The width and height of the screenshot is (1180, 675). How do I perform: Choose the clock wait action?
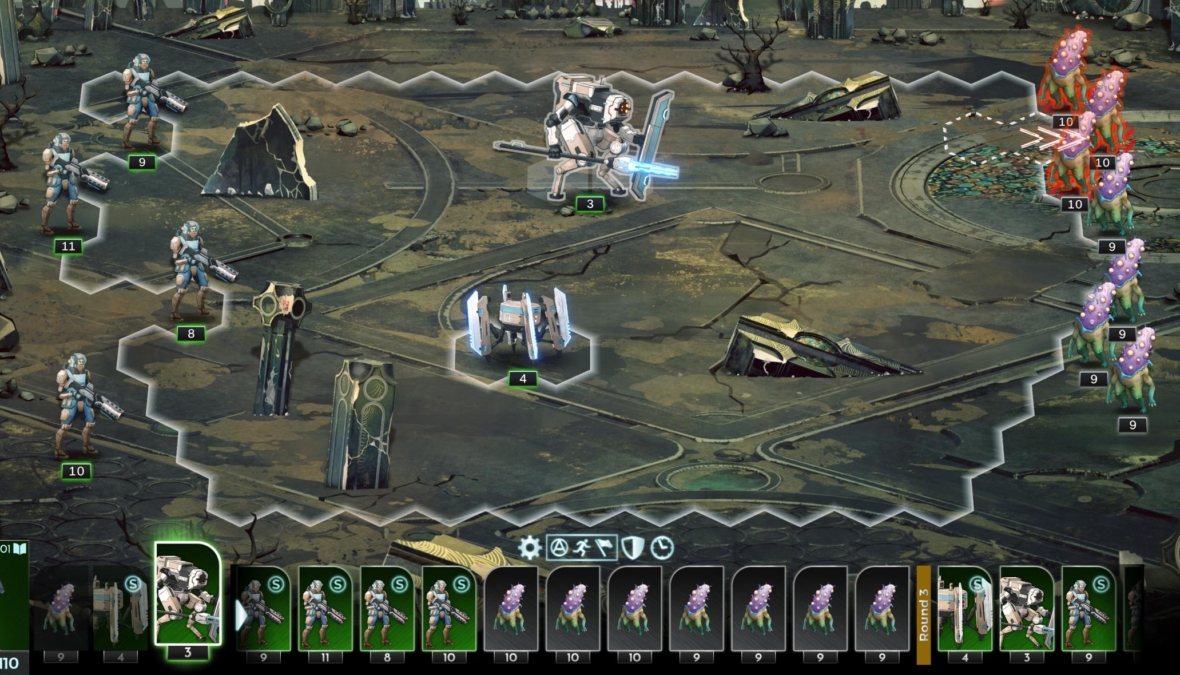(661, 548)
